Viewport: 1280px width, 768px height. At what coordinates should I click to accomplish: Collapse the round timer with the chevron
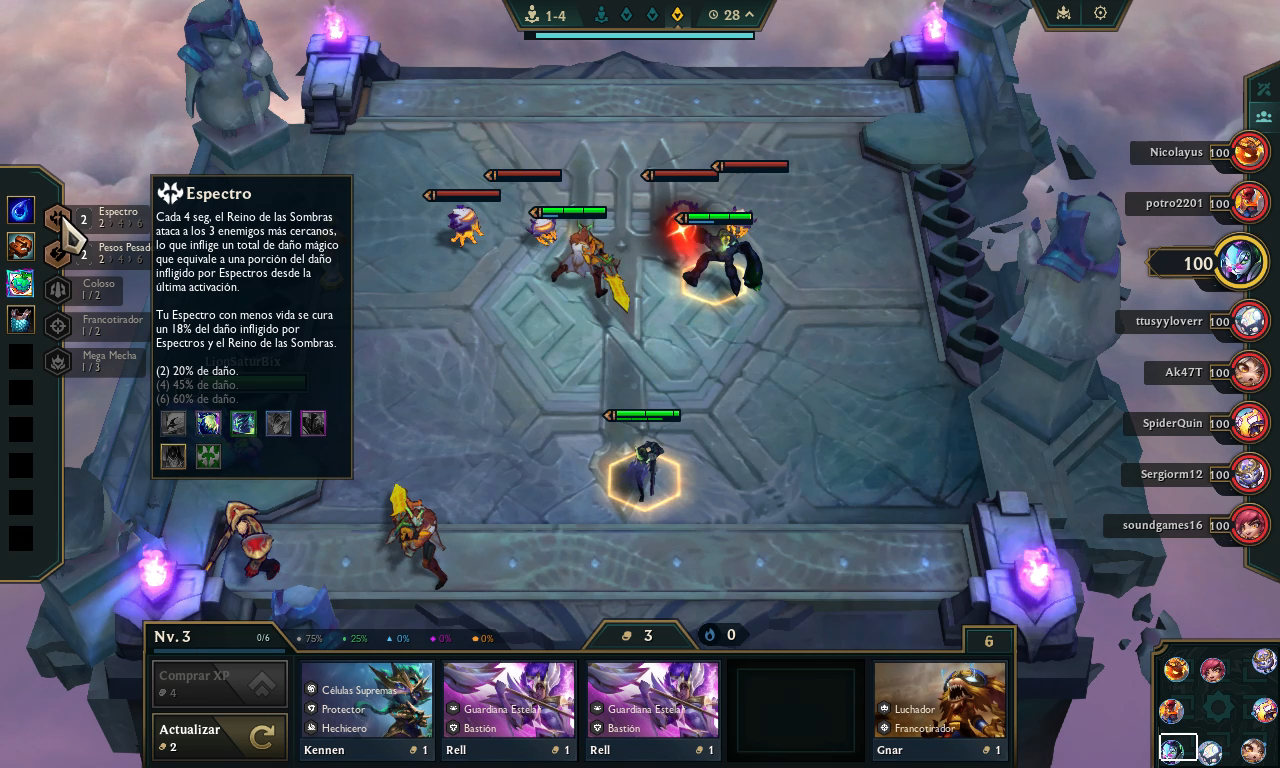click(x=748, y=15)
